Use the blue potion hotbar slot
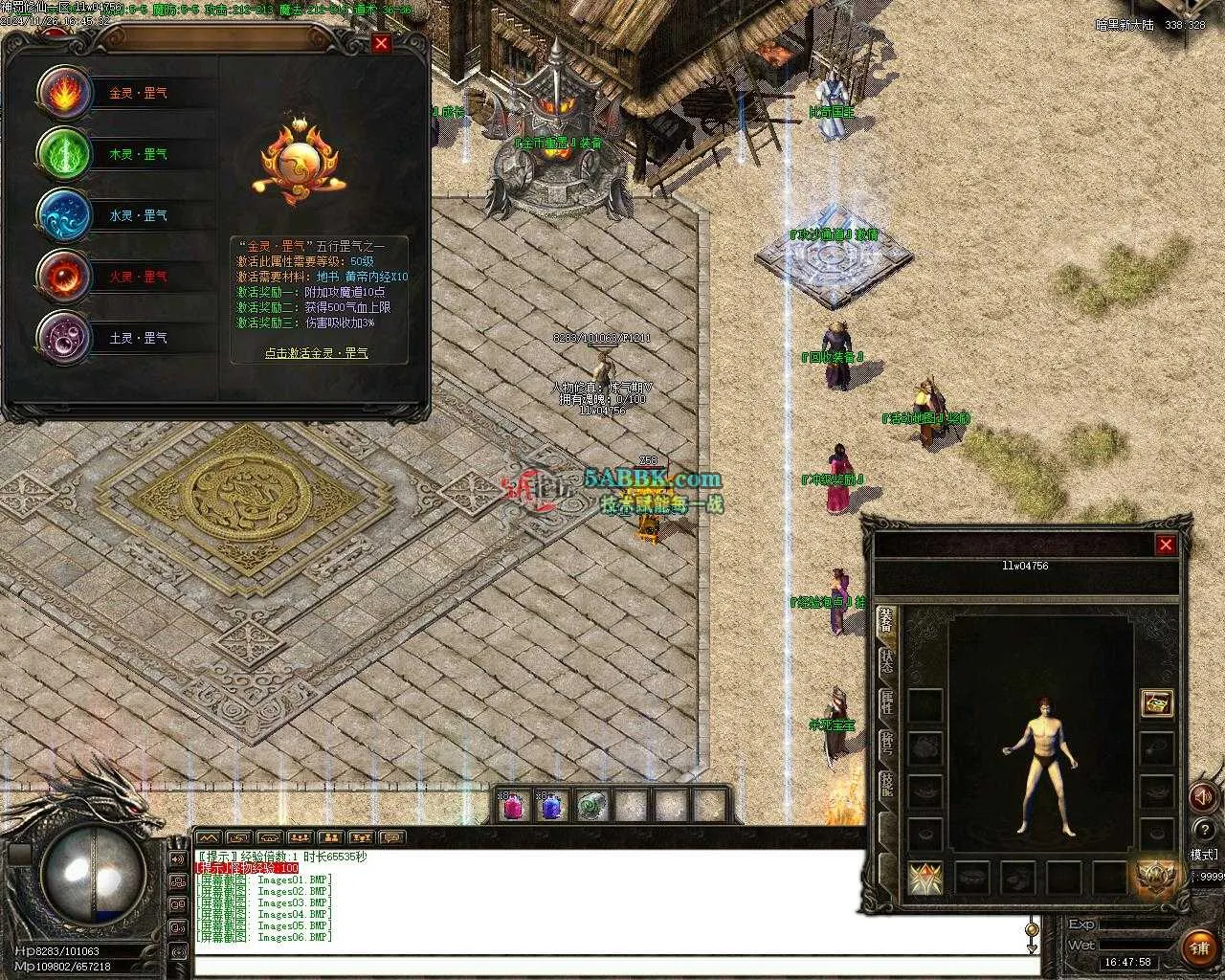Screen dimensions: 1225x980 (x=552, y=806)
